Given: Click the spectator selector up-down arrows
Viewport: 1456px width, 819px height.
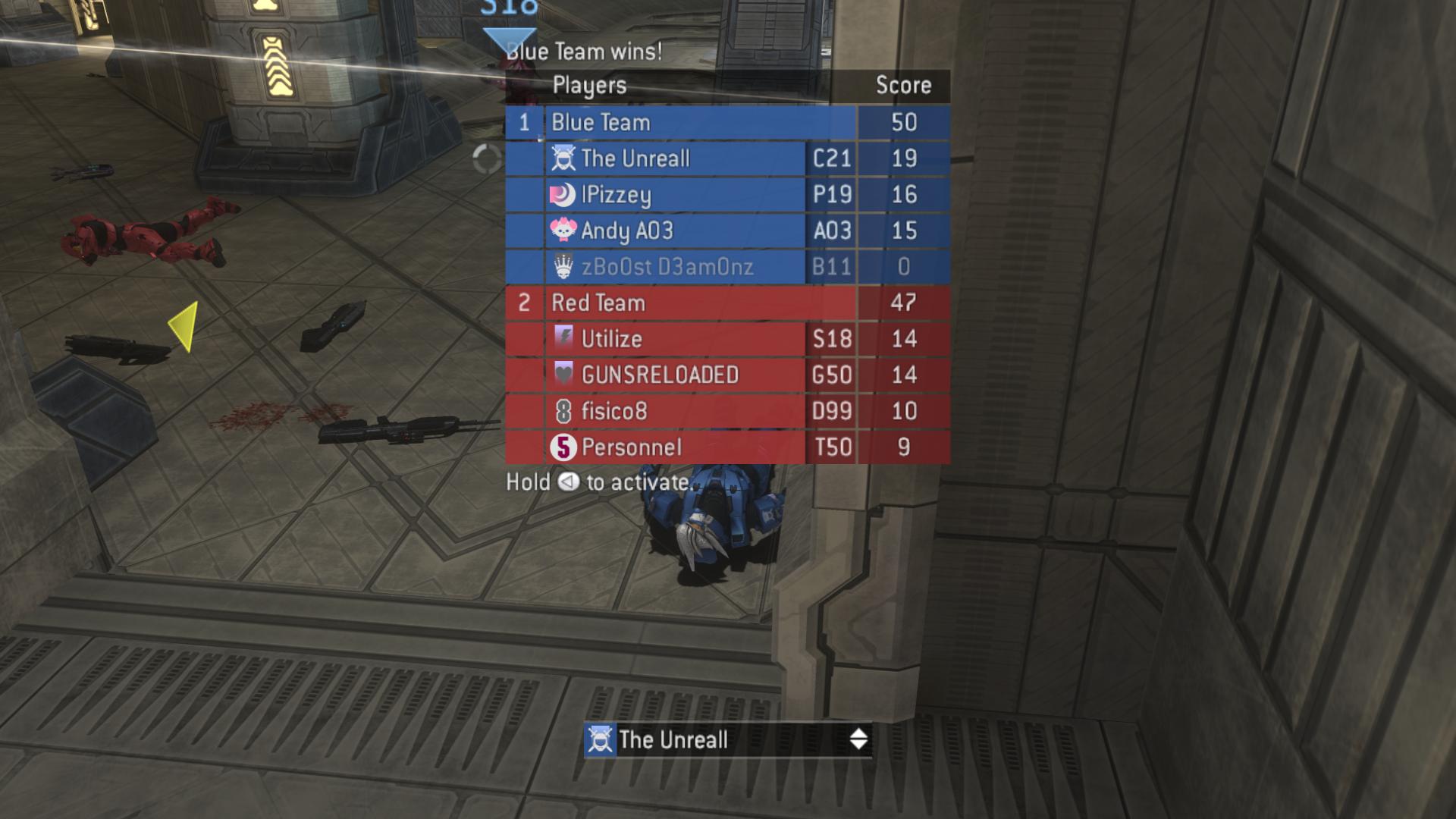Looking at the screenshot, I should click(x=858, y=739).
